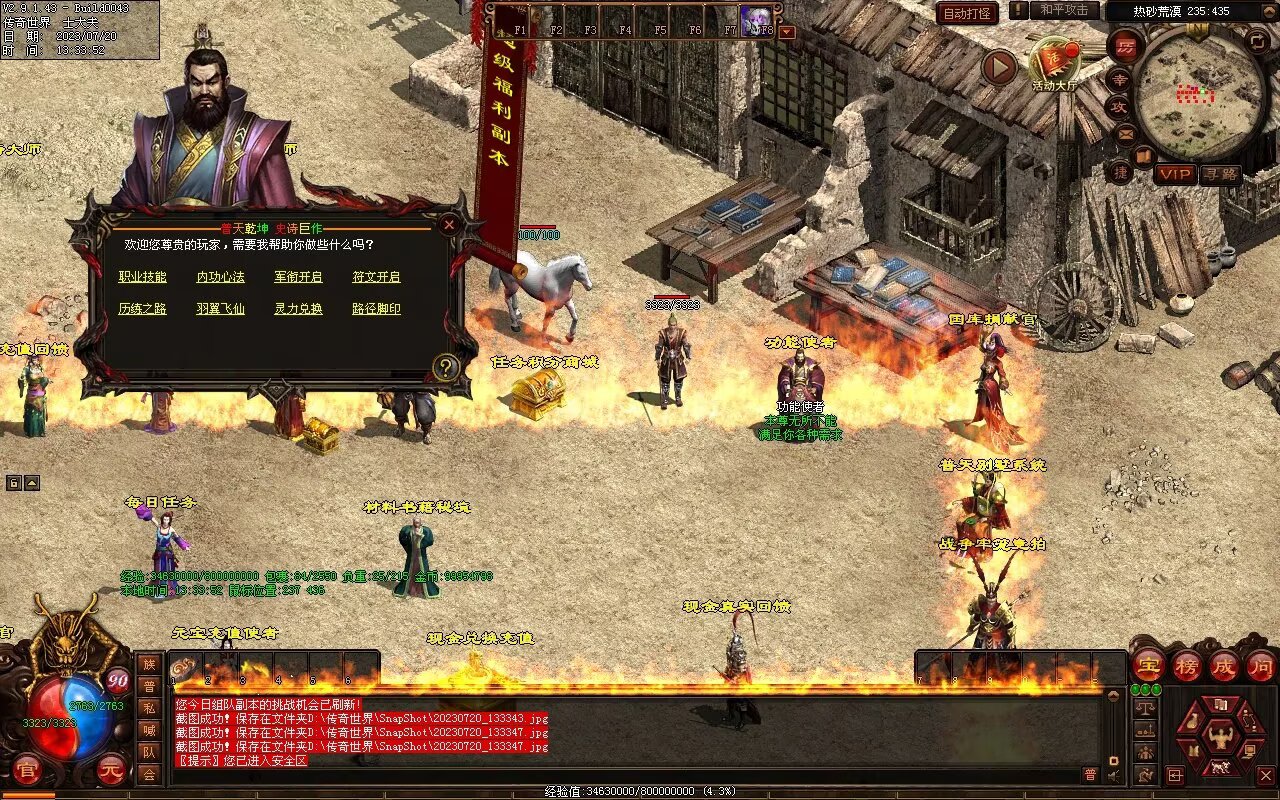Close the NPC dialogue window
This screenshot has width=1280, height=800.
[x=449, y=225]
